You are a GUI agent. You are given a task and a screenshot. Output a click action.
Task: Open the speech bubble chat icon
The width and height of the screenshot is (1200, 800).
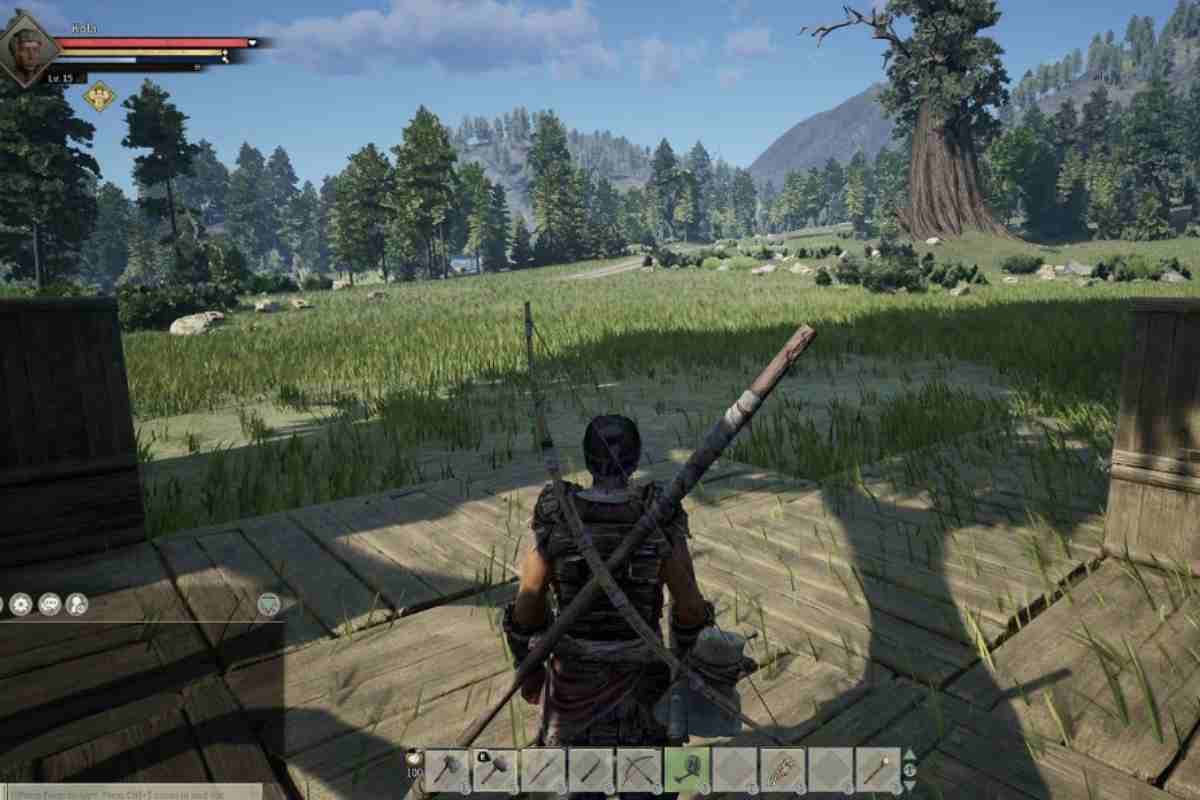point(49,604)
